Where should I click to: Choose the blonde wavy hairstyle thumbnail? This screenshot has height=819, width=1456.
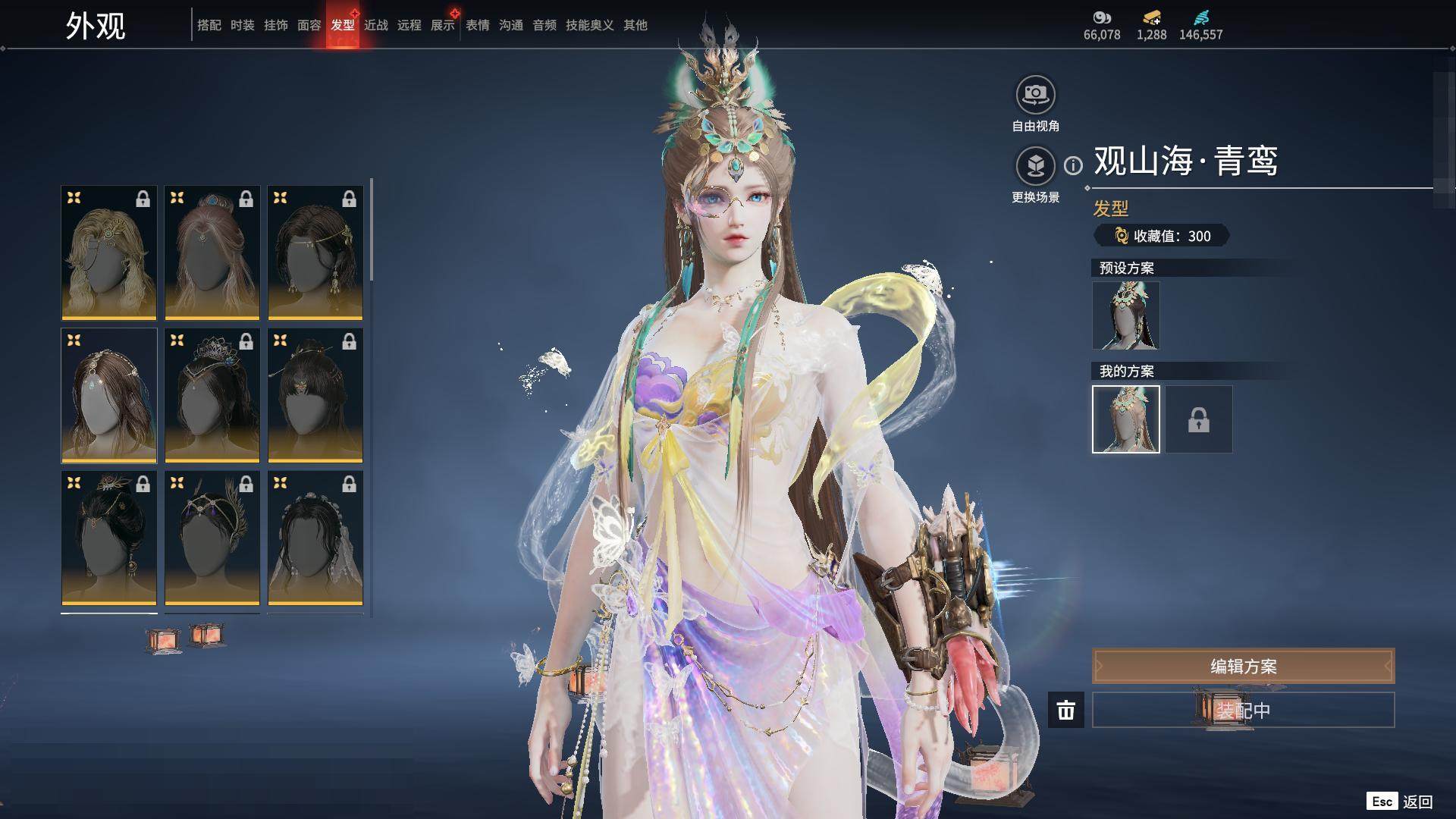[109, 253]
